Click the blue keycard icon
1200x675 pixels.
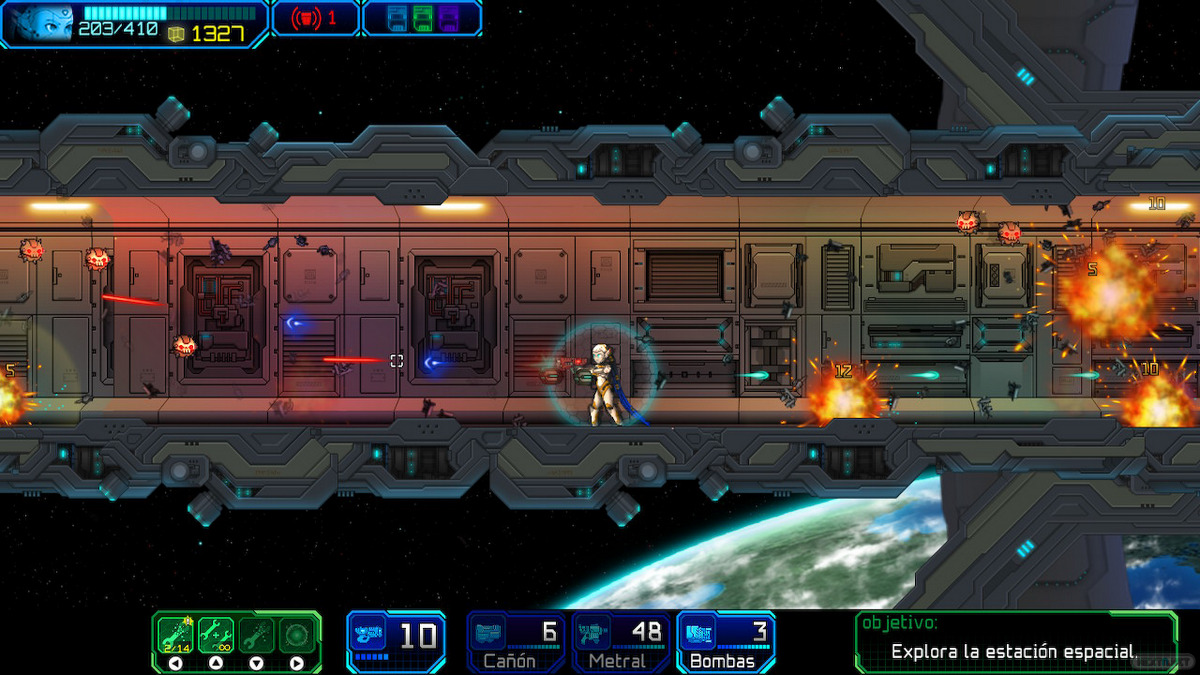[x=396, y=19]
